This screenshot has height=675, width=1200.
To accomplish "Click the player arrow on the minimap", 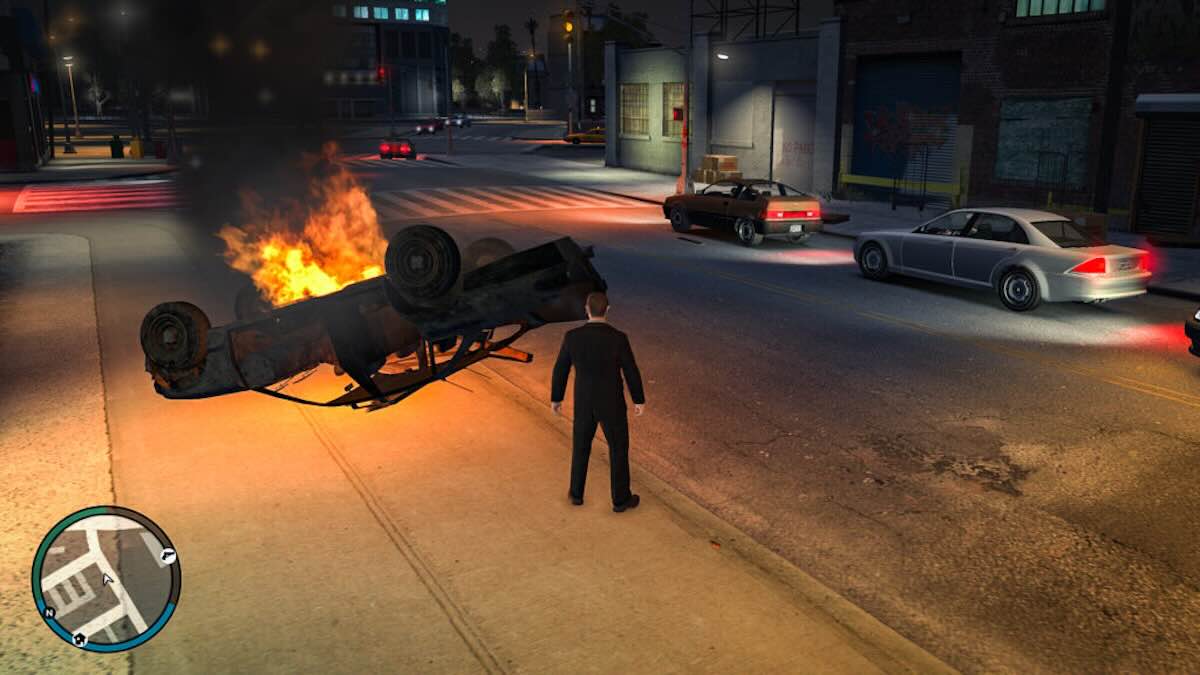I will pos(107,578).
